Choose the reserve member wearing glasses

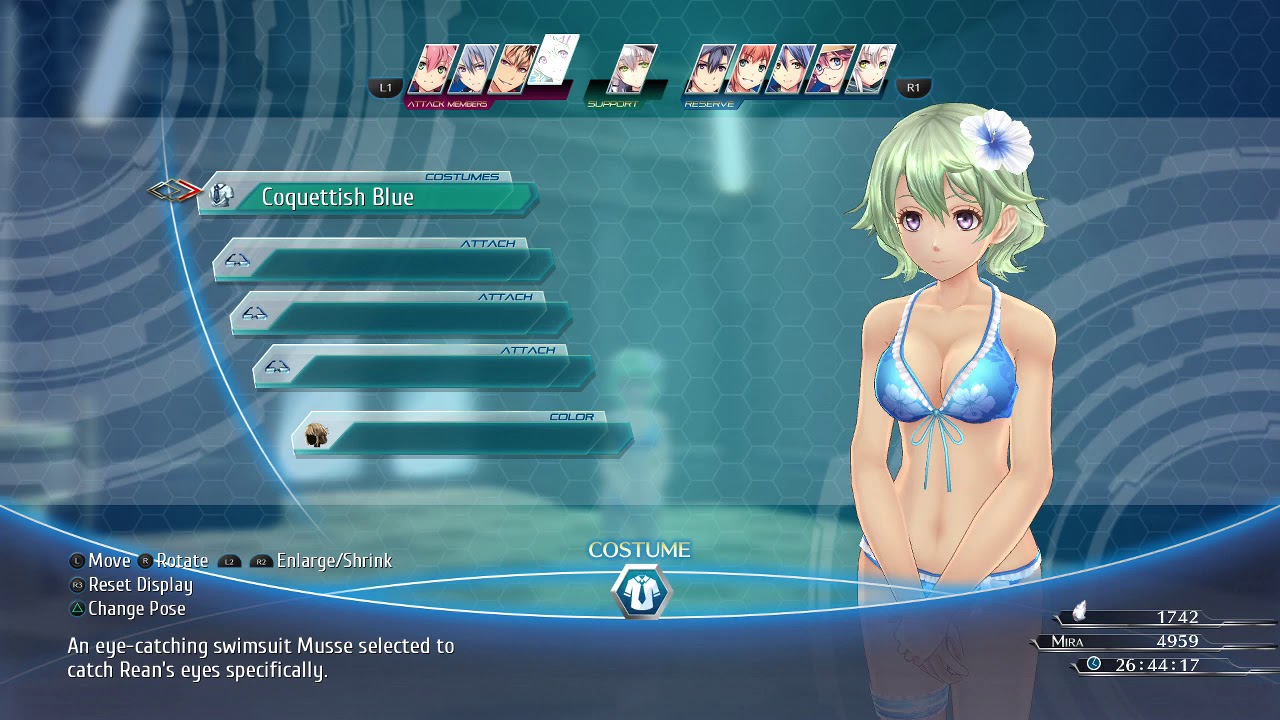click(x=831, y=70)
